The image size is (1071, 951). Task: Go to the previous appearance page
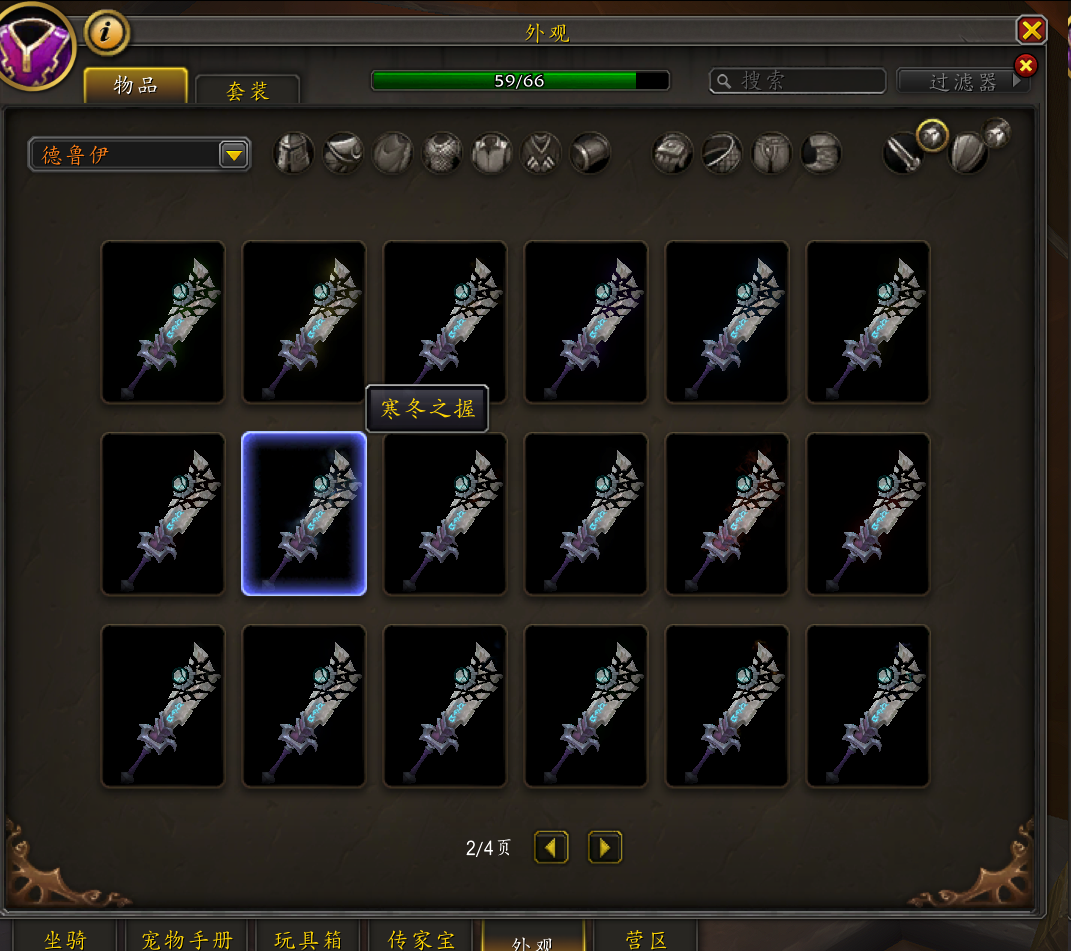(551, 848)
